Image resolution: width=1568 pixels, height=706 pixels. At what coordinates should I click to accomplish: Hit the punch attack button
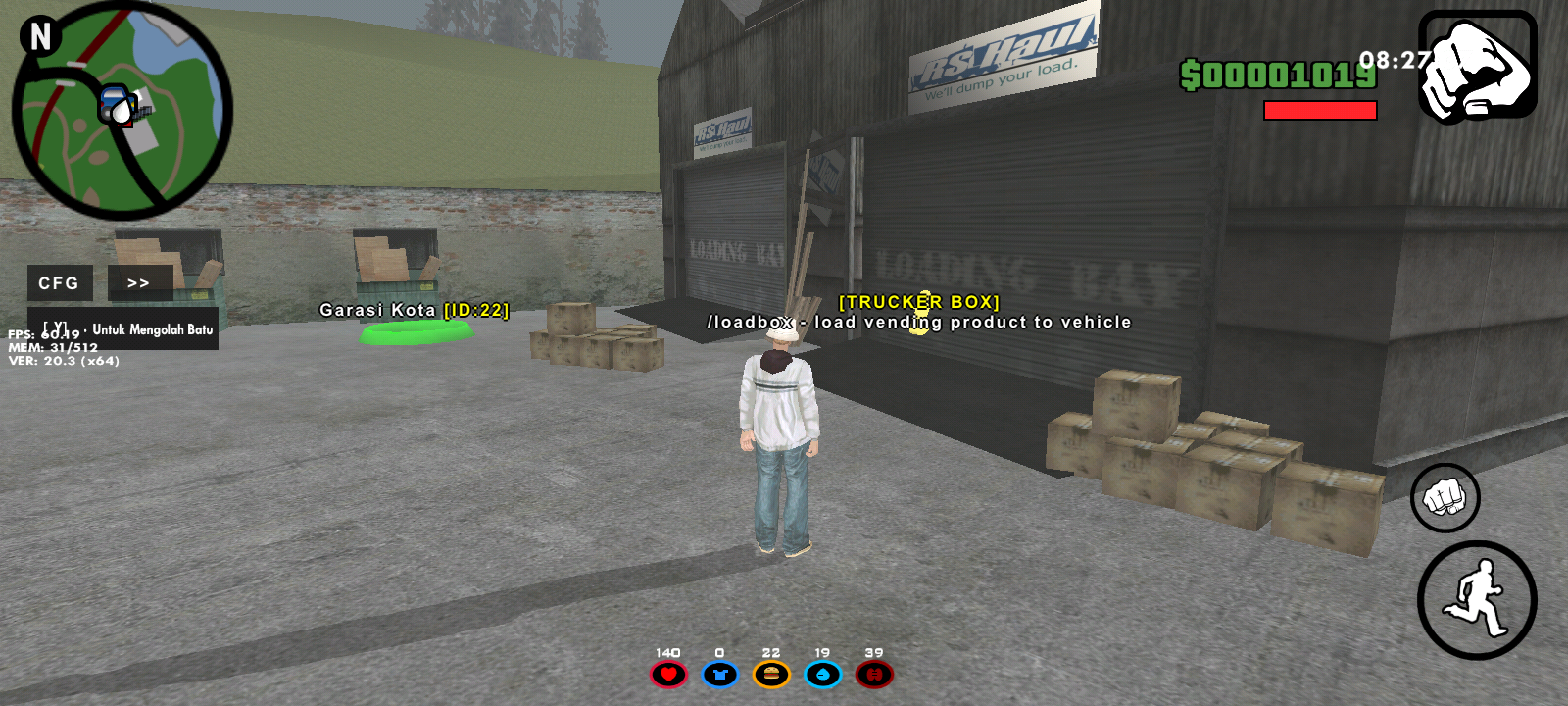1445,497
